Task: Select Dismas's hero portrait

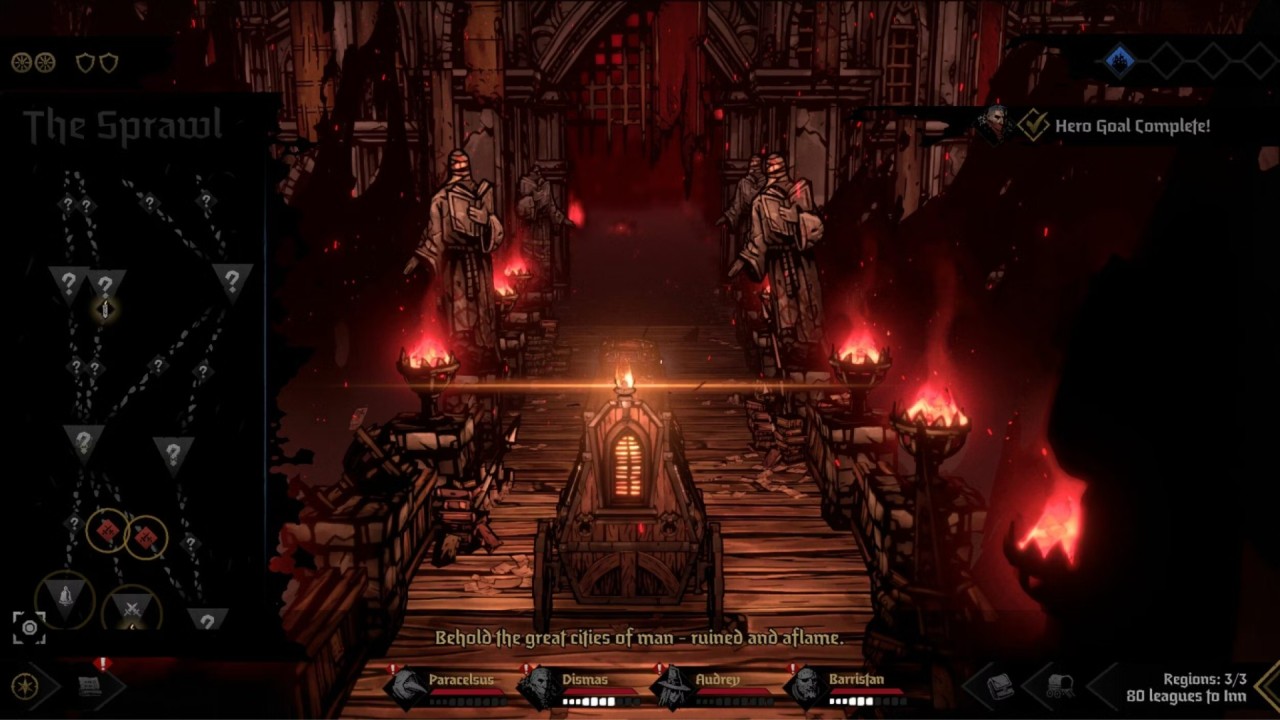Action: (x=541, y=688)
